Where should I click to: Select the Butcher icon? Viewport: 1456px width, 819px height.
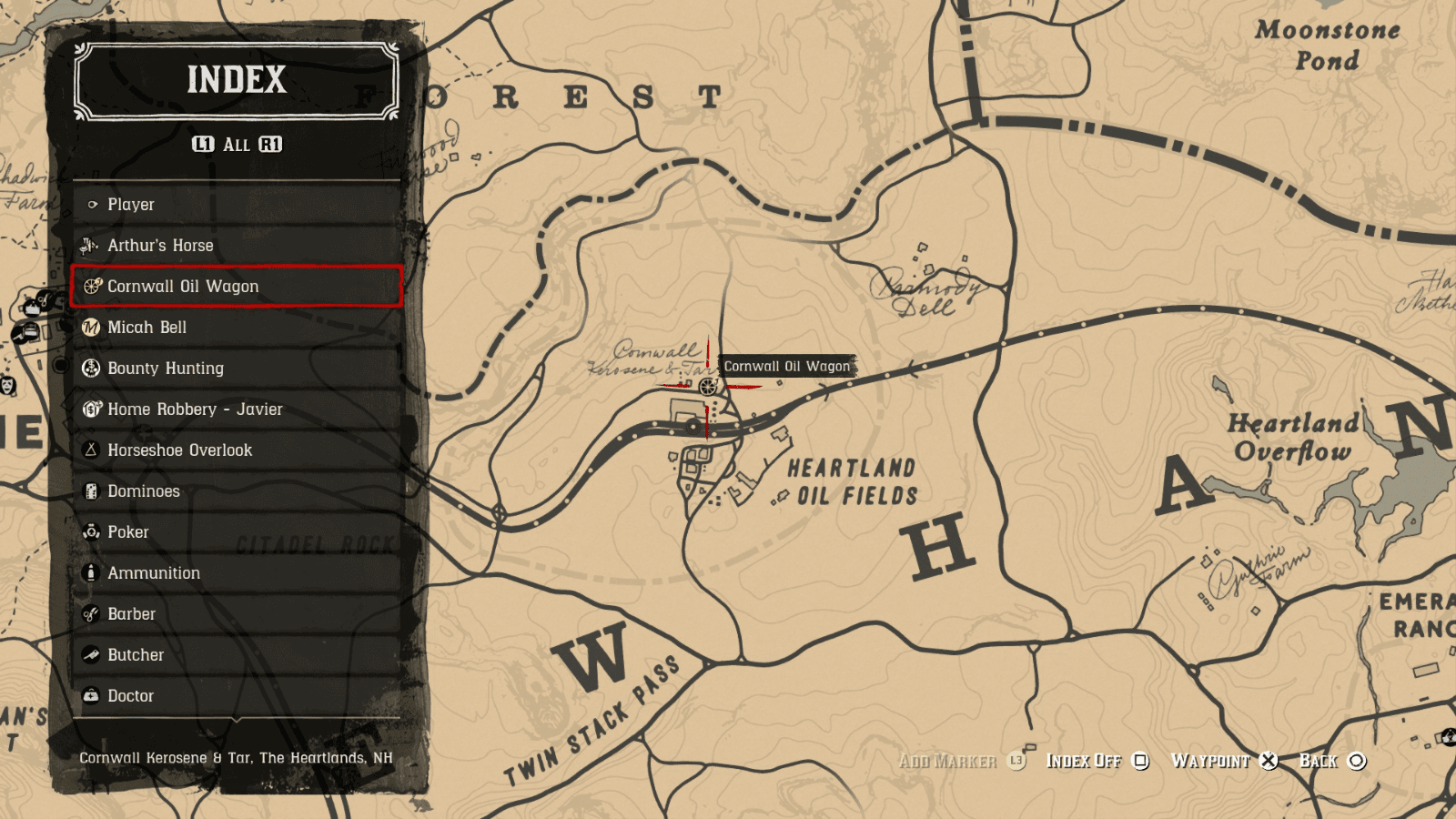click(x=91, y=655)
